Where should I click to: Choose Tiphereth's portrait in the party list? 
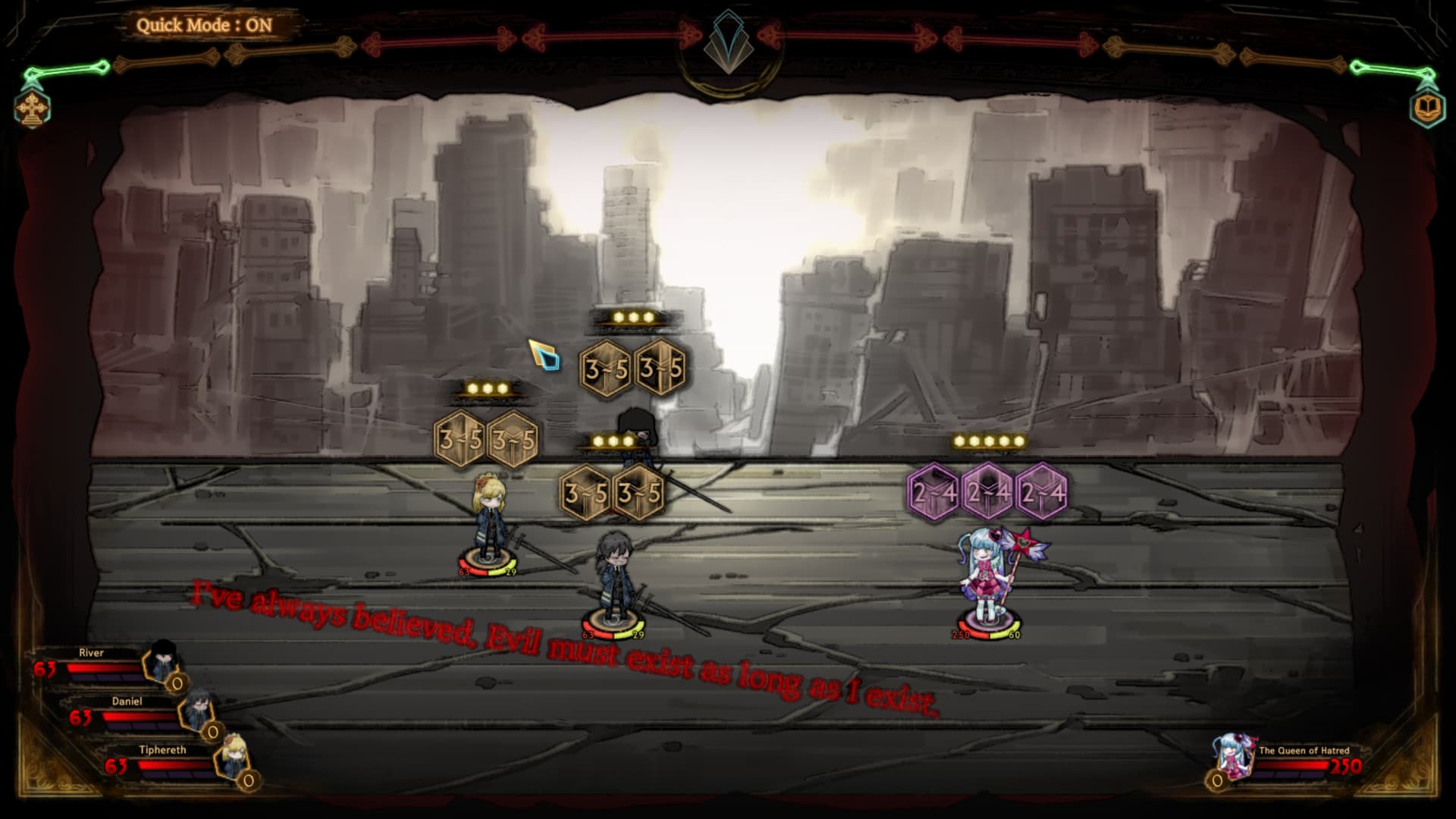[232, 757]
